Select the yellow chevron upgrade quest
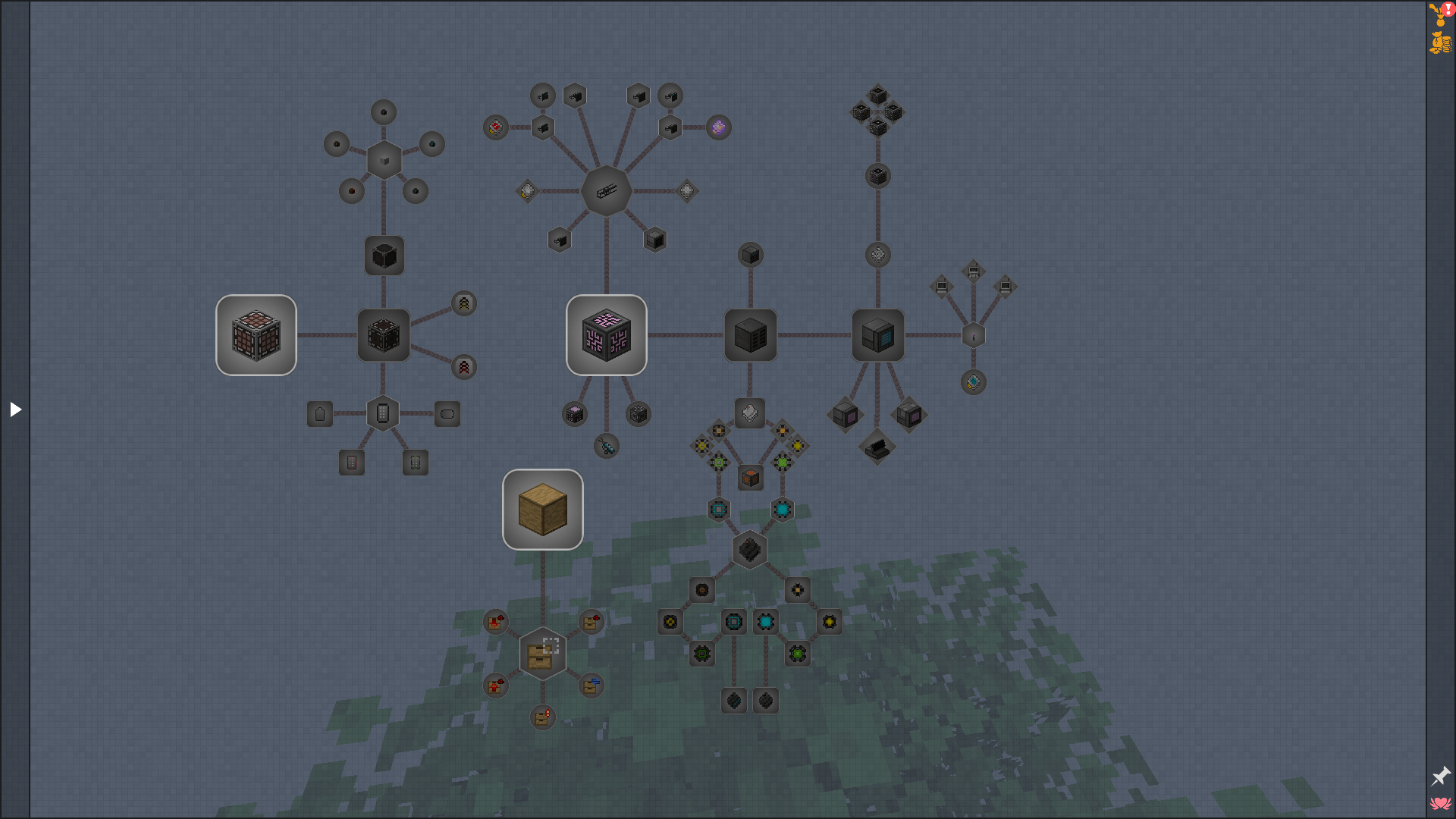 point(464,303)
